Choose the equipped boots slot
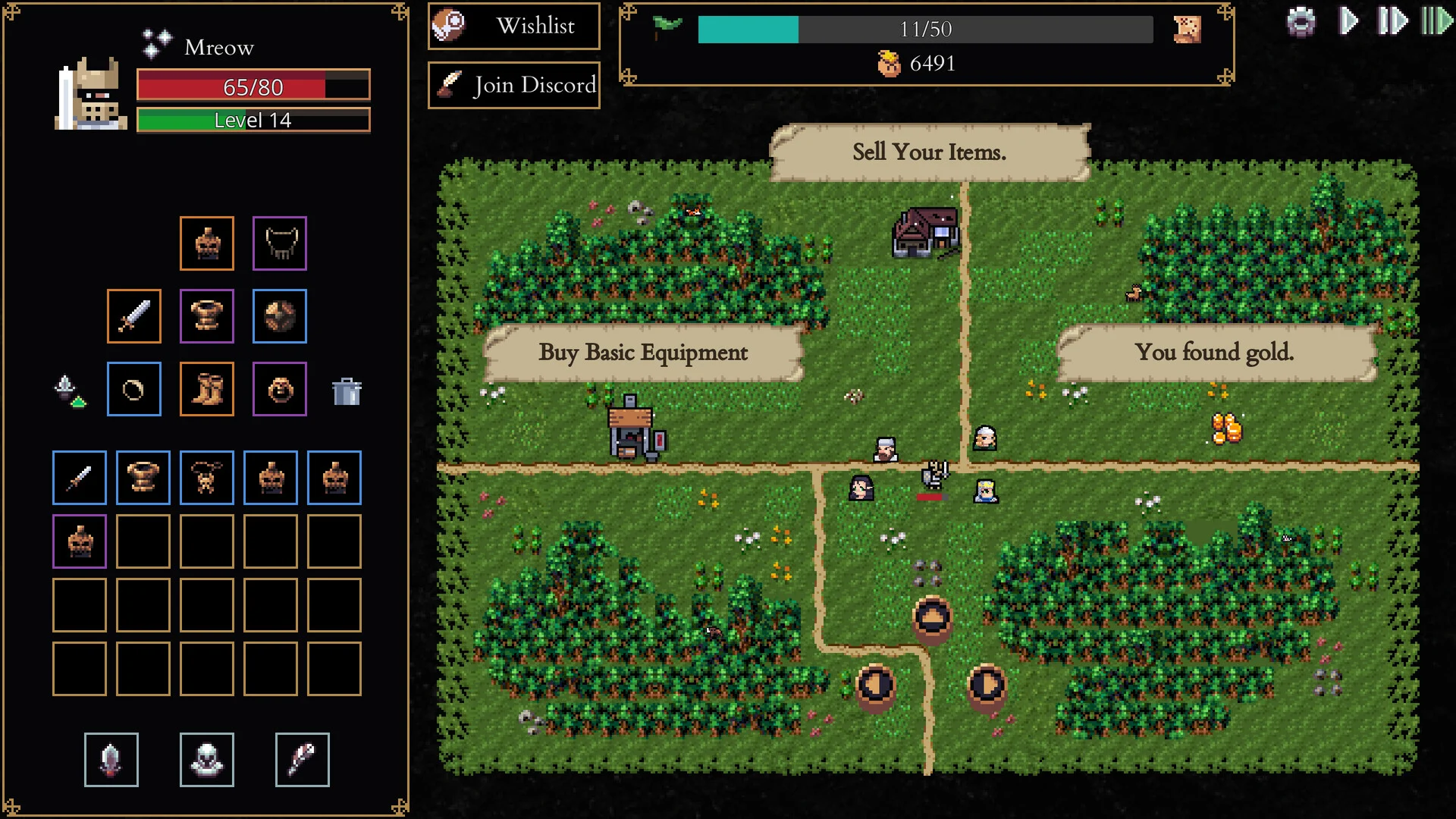The image size is (1456, 819). tap(207, 389)
